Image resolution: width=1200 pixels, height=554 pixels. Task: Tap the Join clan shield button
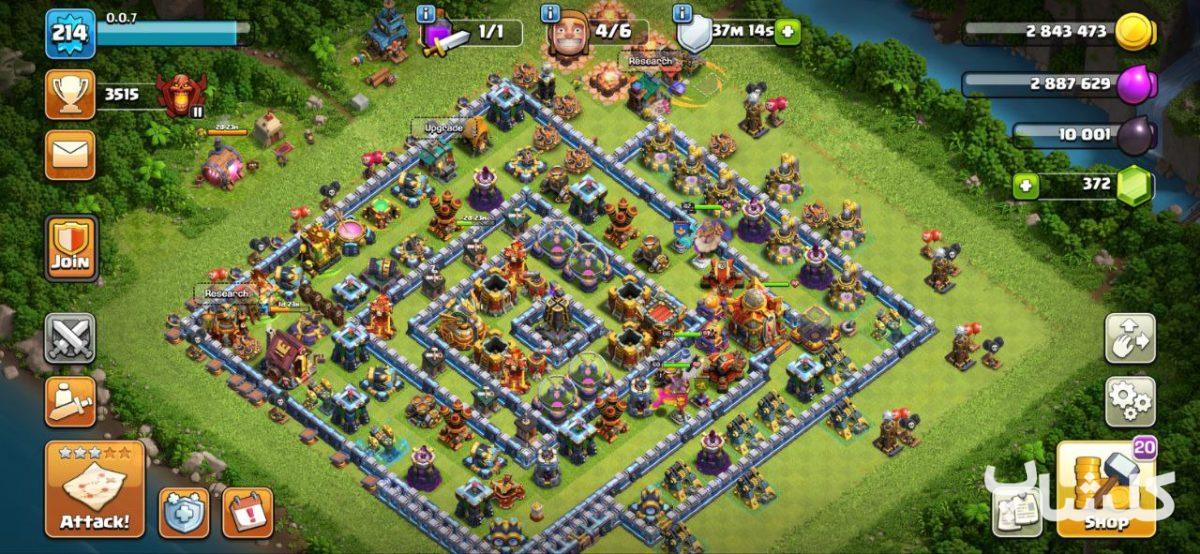coord(71,248)
